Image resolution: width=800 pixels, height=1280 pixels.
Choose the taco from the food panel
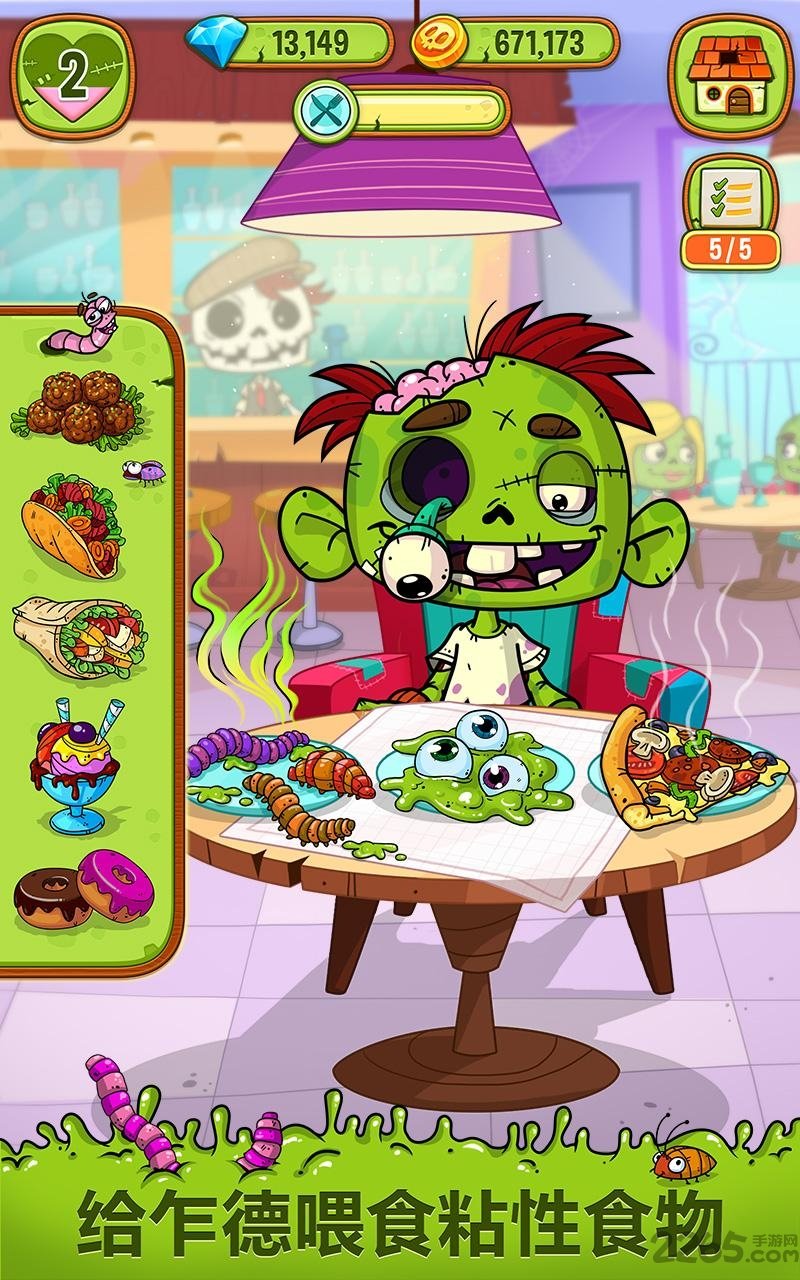click(72, 525)
